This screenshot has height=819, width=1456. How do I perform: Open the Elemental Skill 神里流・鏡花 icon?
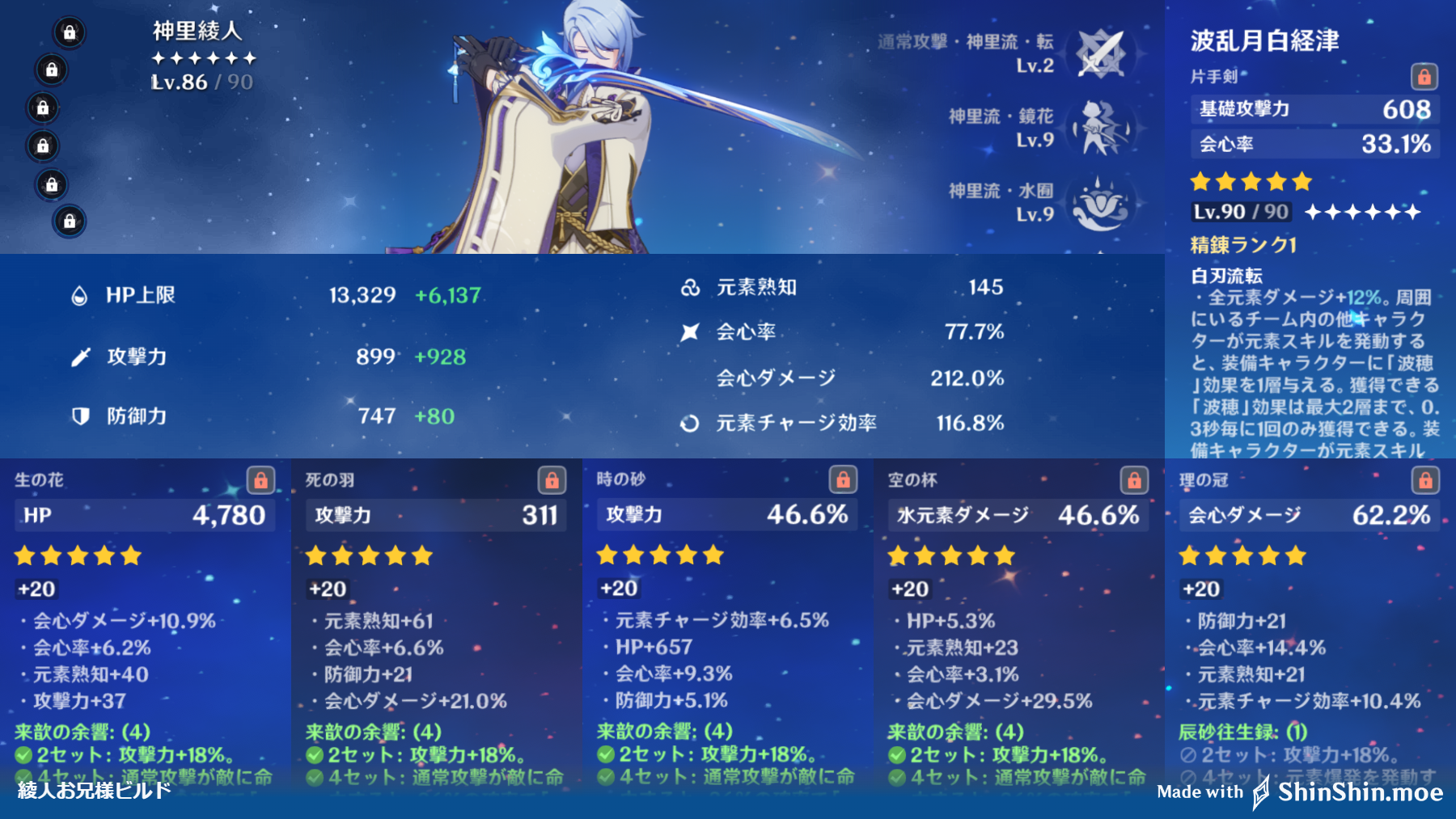pos(1102,125)
